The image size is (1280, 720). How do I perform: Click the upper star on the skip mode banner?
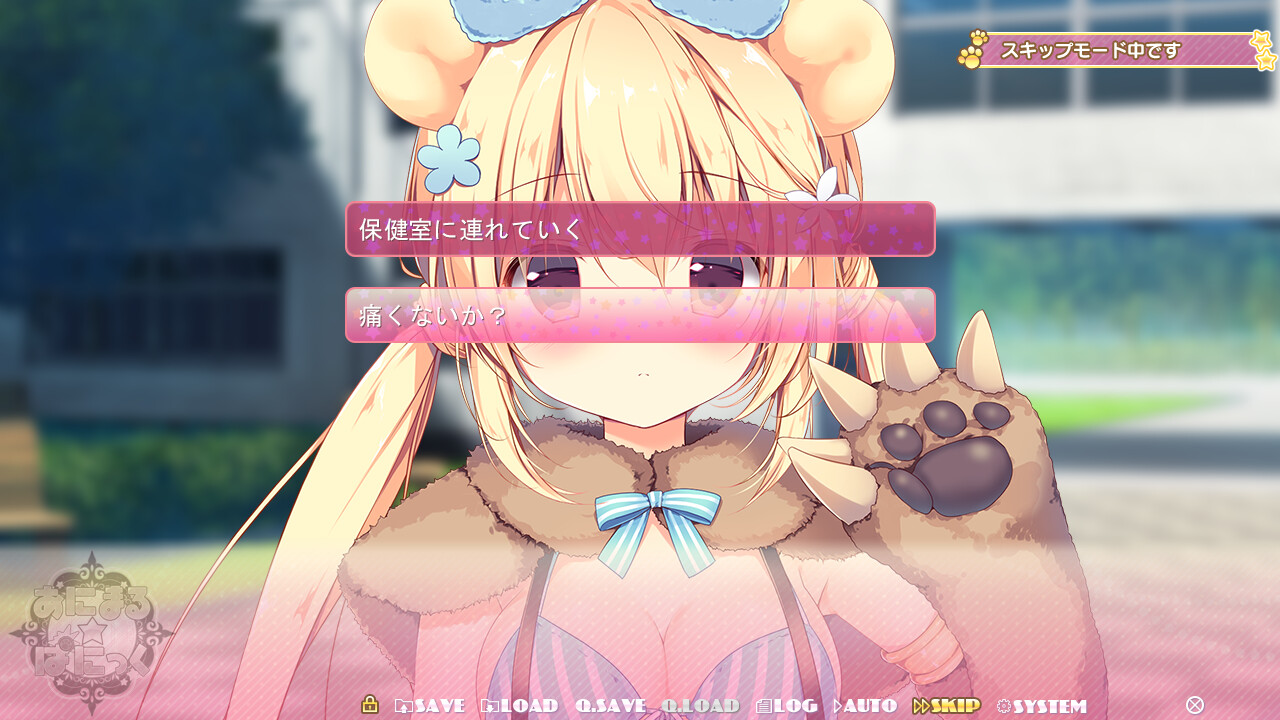pyautogui.click(x=1262, y=40)
